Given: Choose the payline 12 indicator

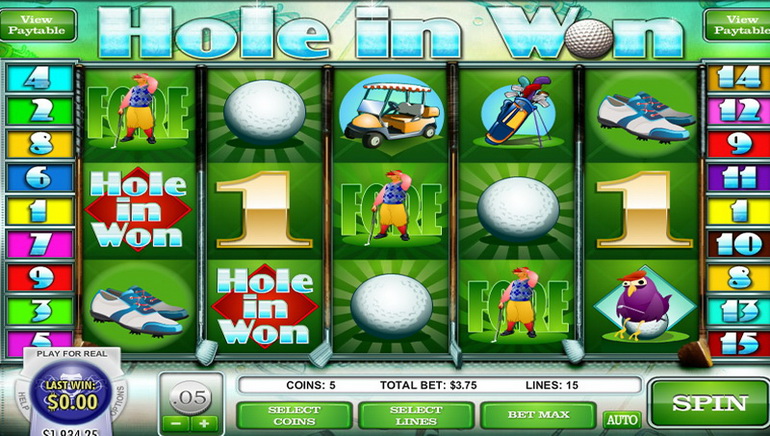Looking at the screenshot, I should tap(737, 110).
